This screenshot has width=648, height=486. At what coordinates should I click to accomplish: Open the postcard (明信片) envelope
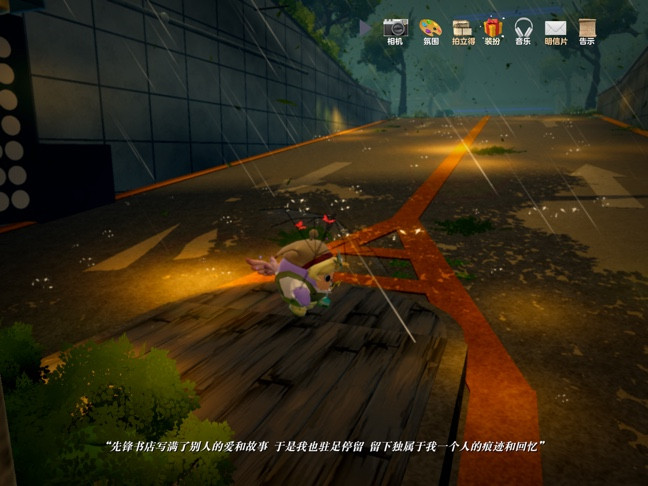pos(555,29)
